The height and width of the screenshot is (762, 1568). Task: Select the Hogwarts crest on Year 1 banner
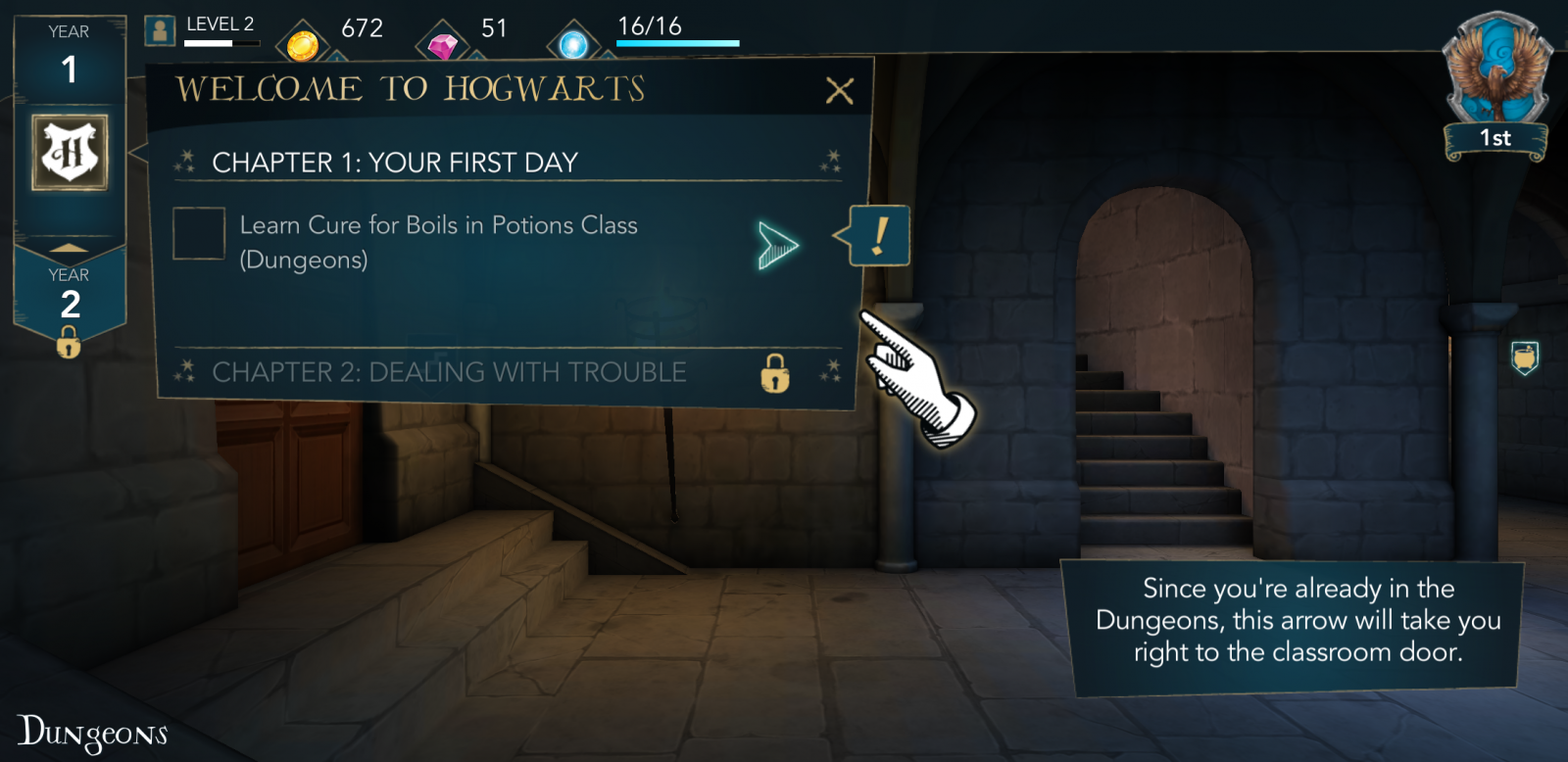[69, 152]
